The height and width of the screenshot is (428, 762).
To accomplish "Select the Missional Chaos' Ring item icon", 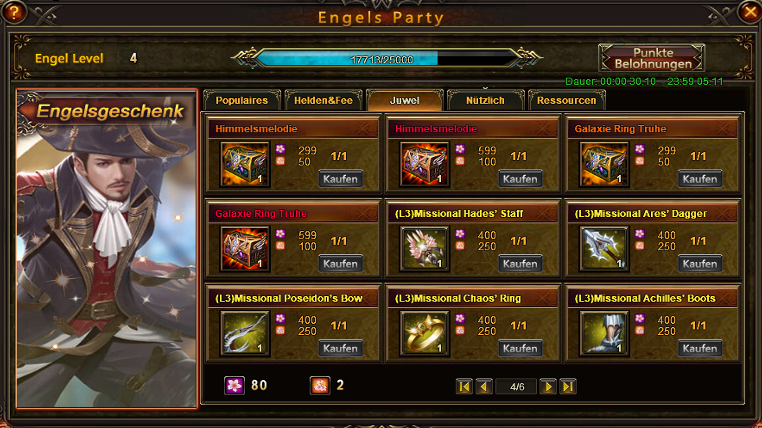I will 424,333.
